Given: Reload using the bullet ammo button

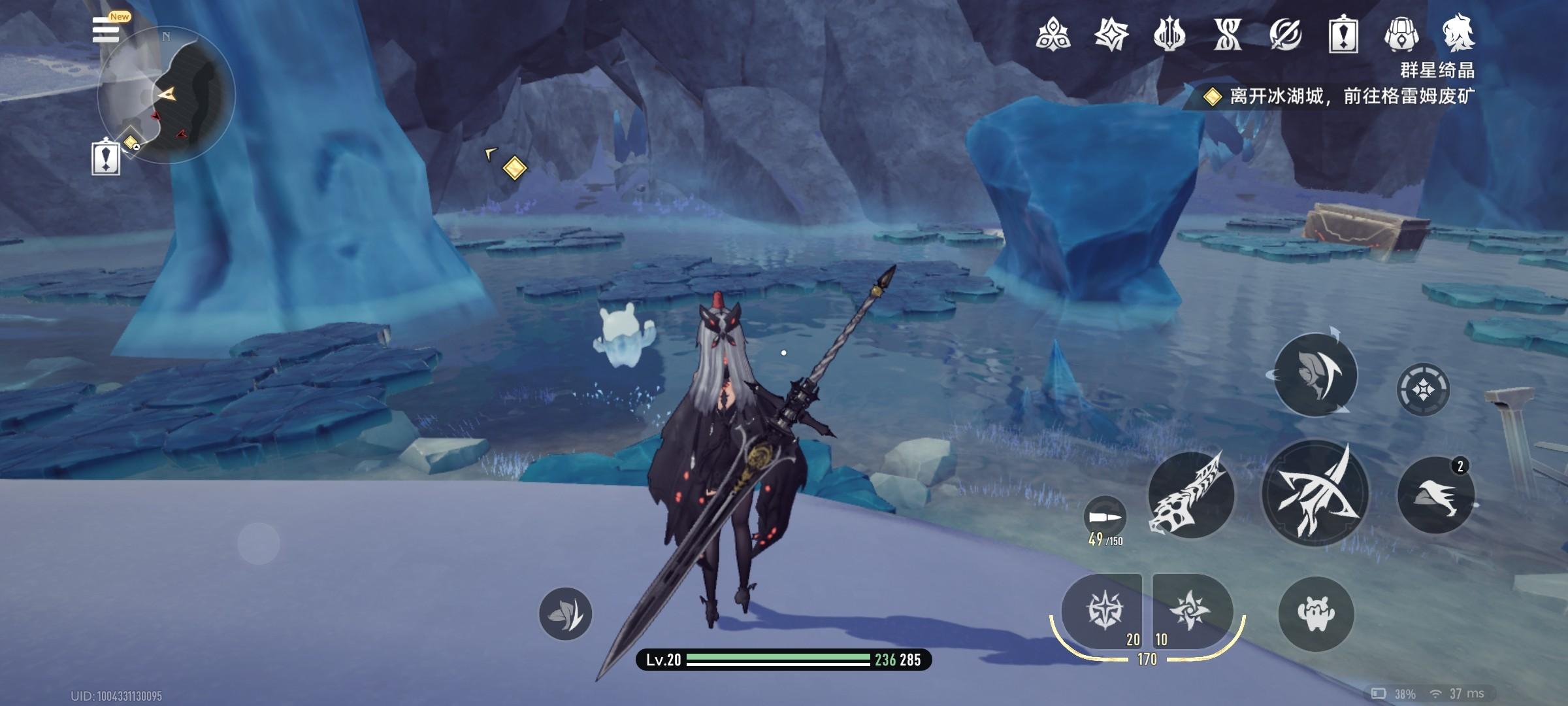Looking at the screenshot, I should click(1105, 518).
